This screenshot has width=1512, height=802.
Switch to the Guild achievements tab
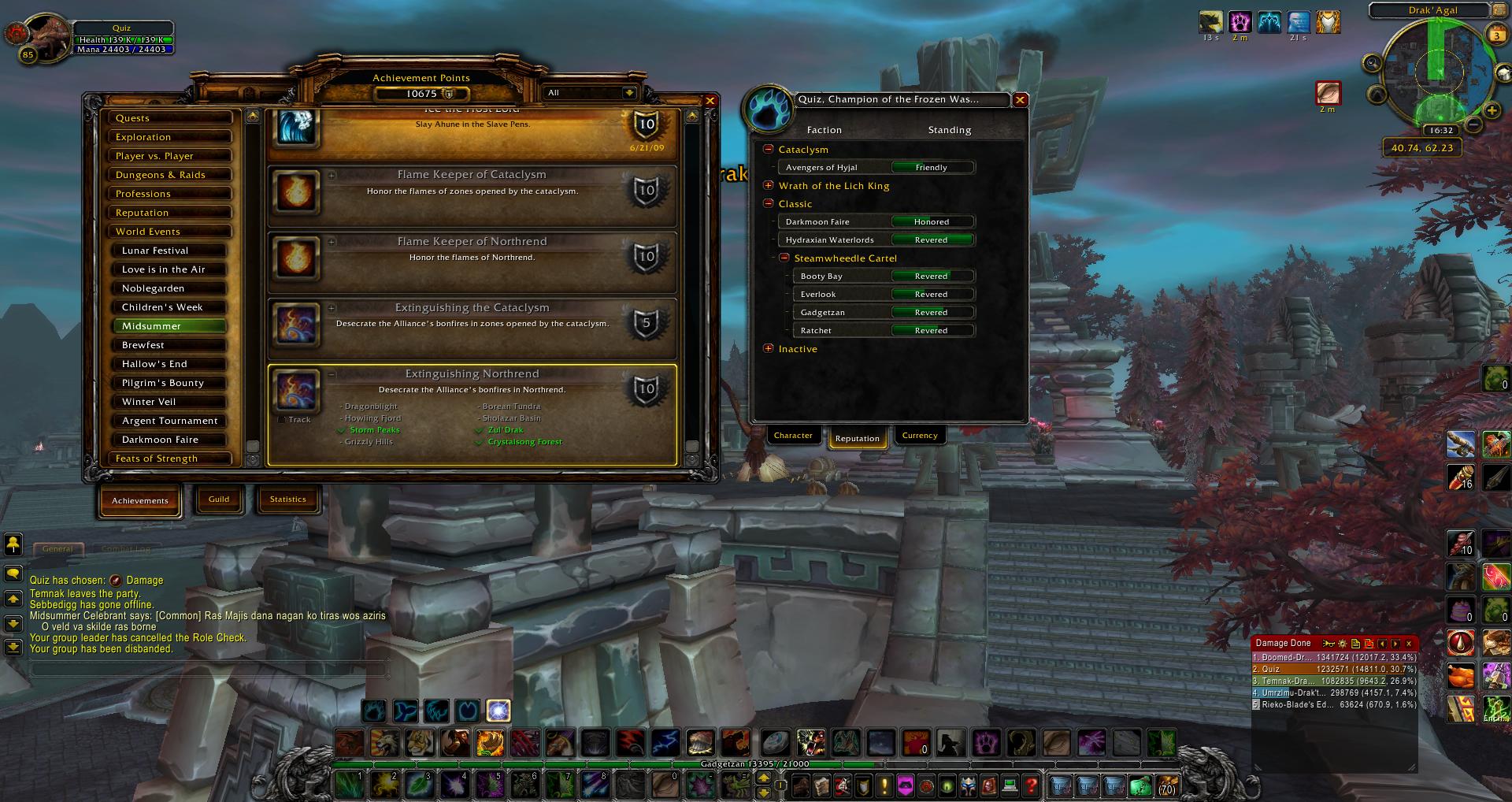click(219, 499)
